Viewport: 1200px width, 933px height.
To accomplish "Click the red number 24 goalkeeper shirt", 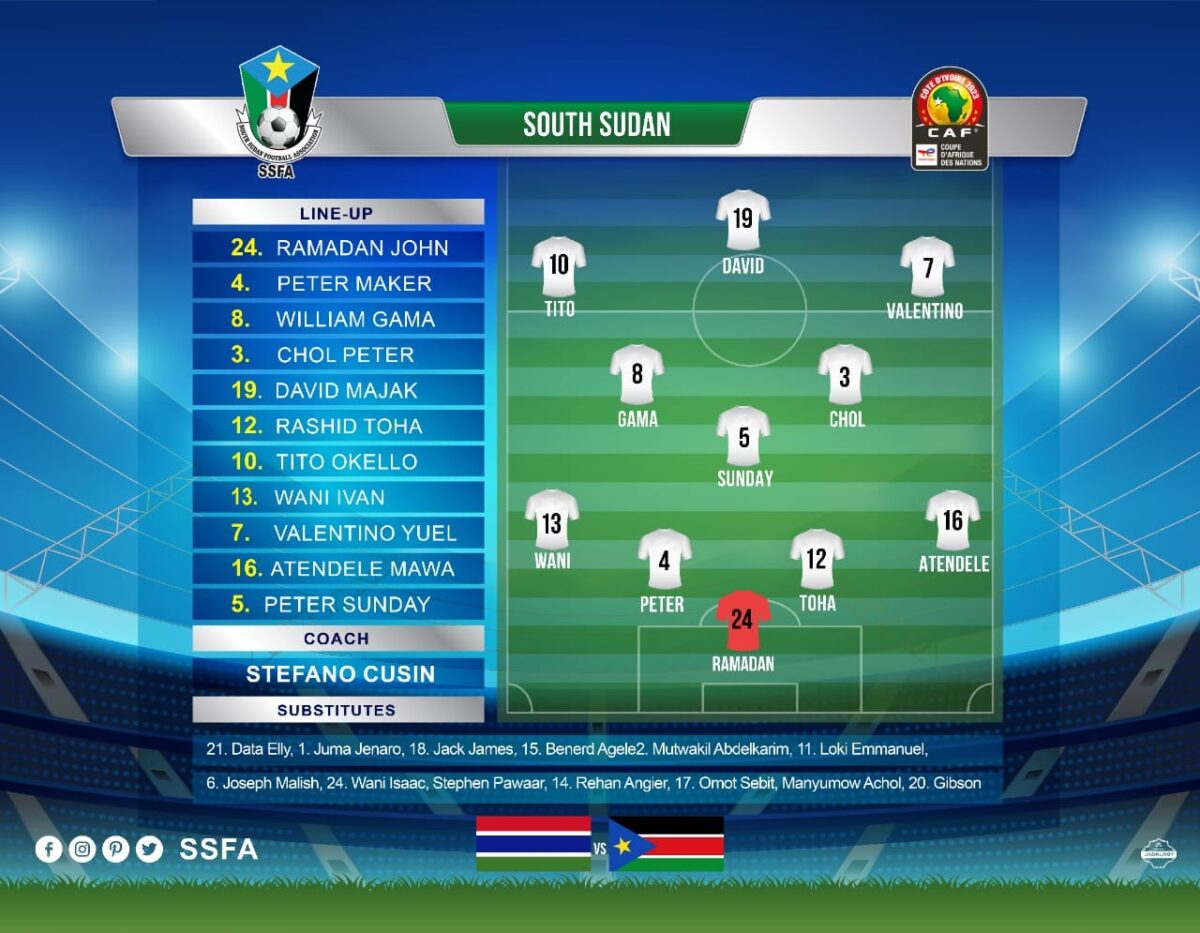I will pos(742,620).
